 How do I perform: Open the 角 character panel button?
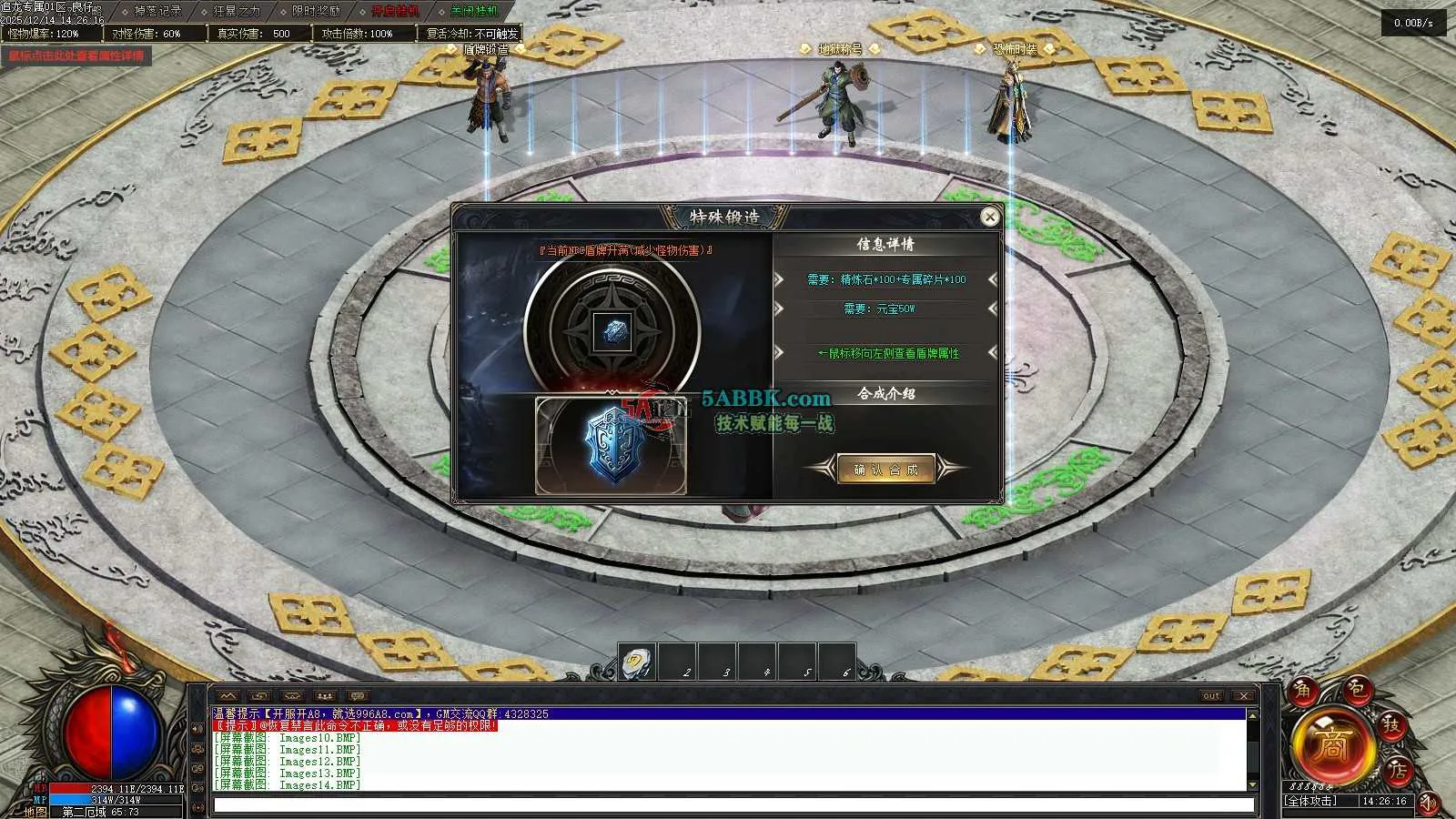1302,691
